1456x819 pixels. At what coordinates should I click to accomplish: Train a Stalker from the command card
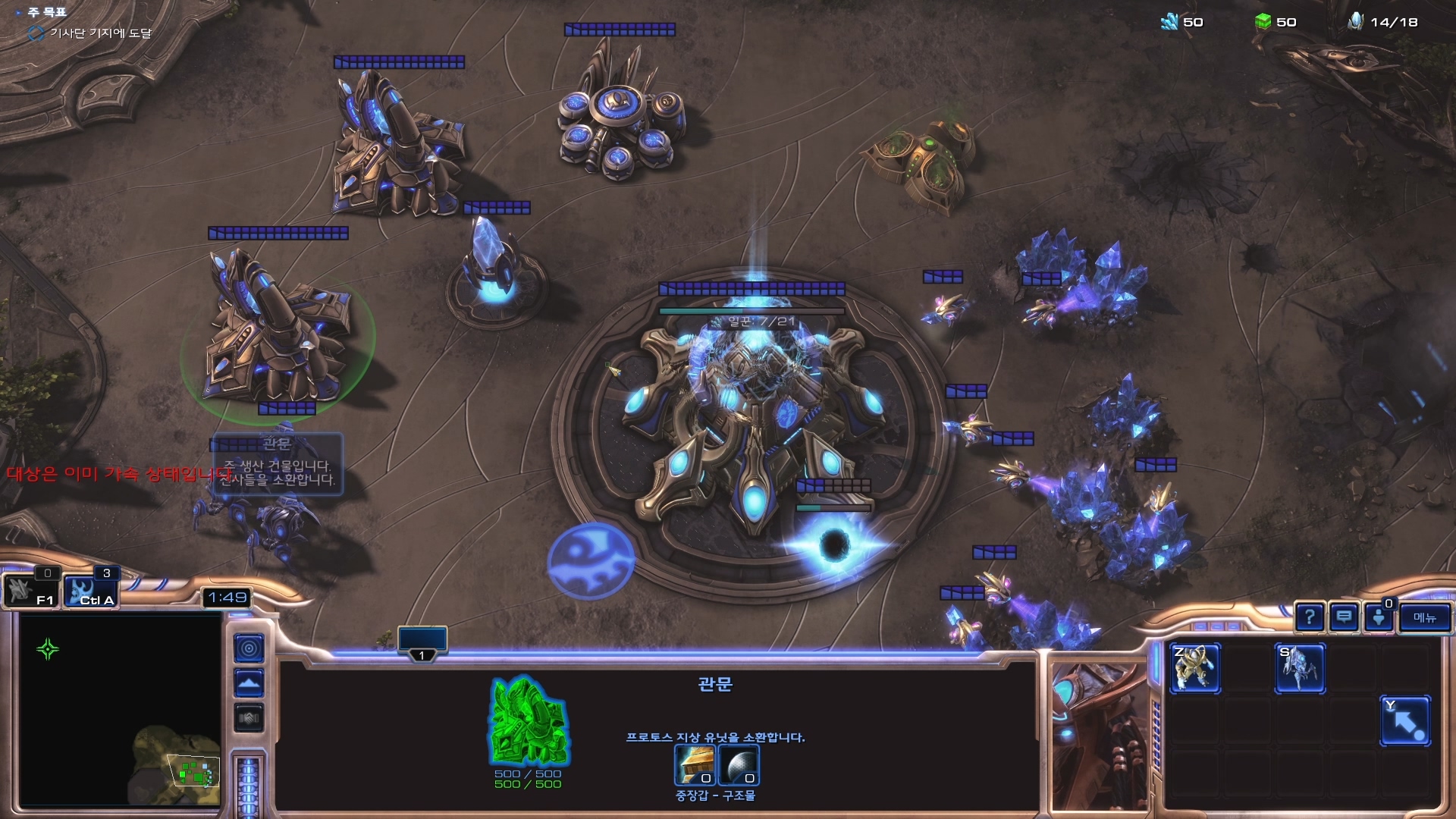[x=1300, y=669]
